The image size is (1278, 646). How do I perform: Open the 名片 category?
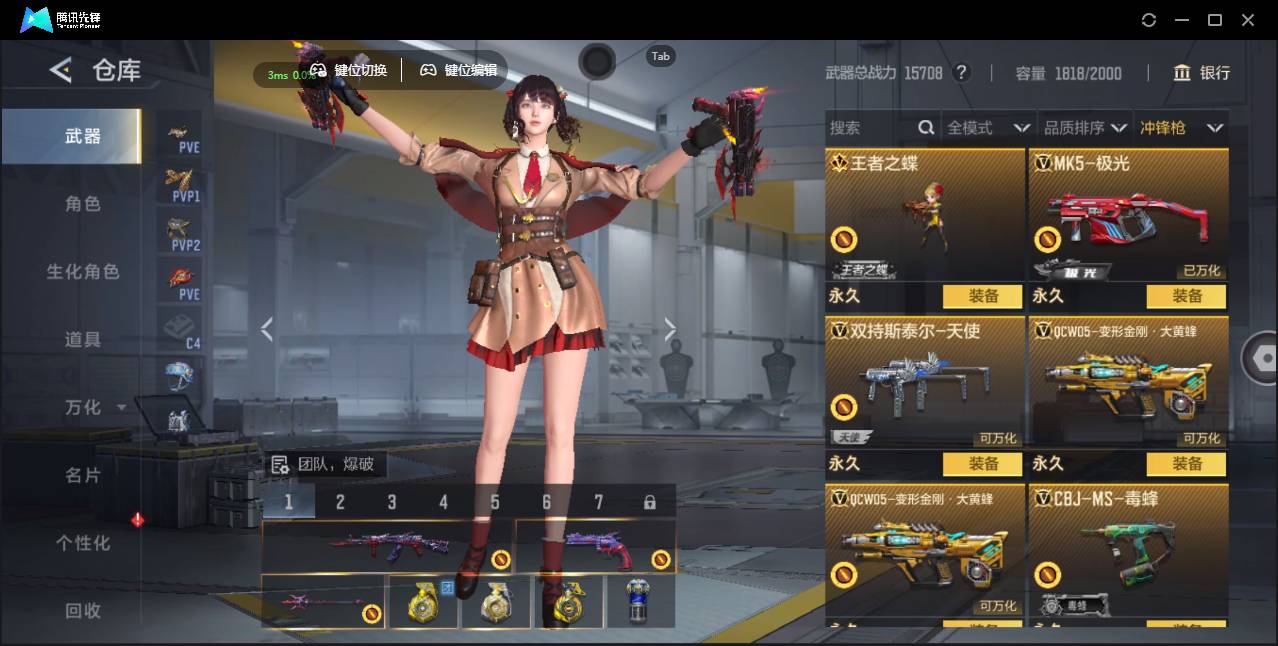click(x=83, y=475)
